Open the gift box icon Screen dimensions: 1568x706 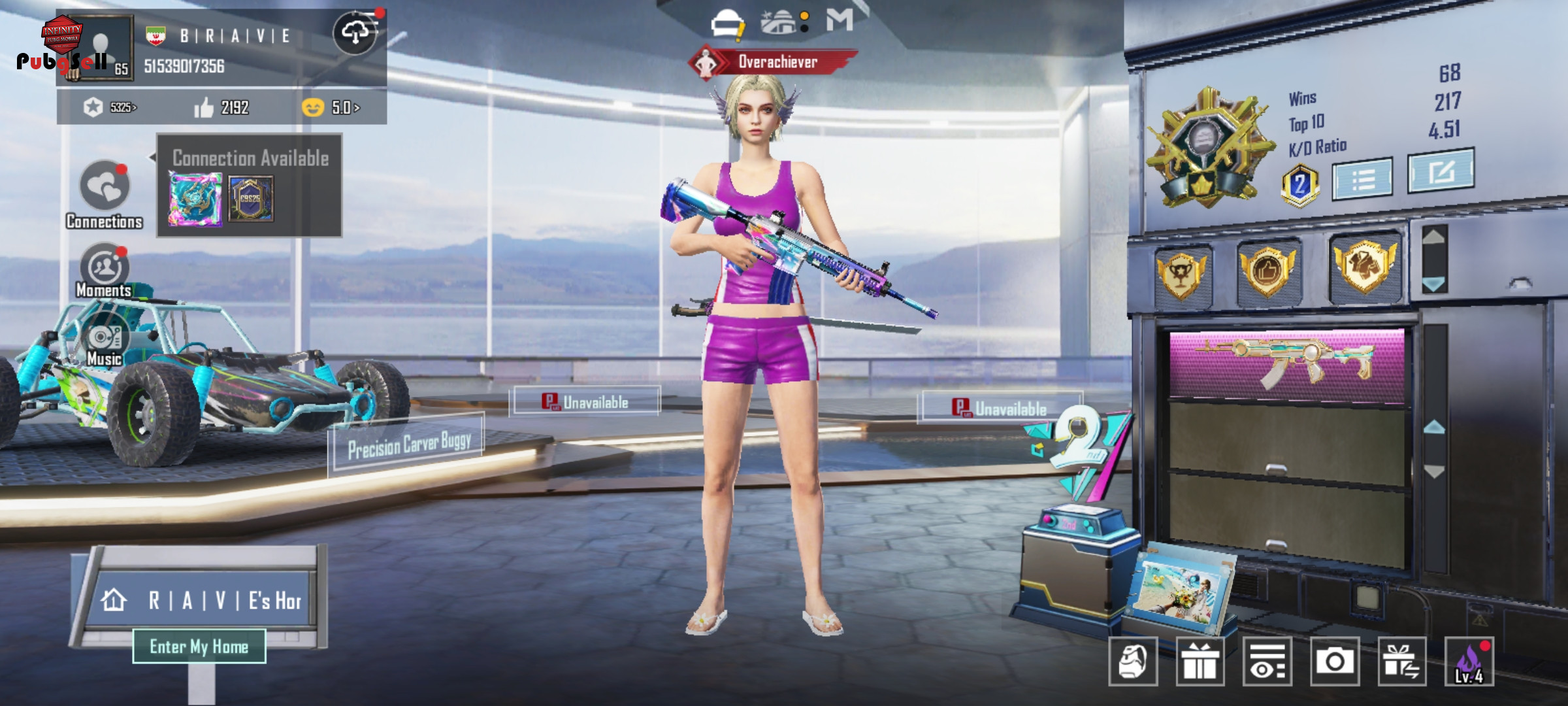[x=1200, y=662]
